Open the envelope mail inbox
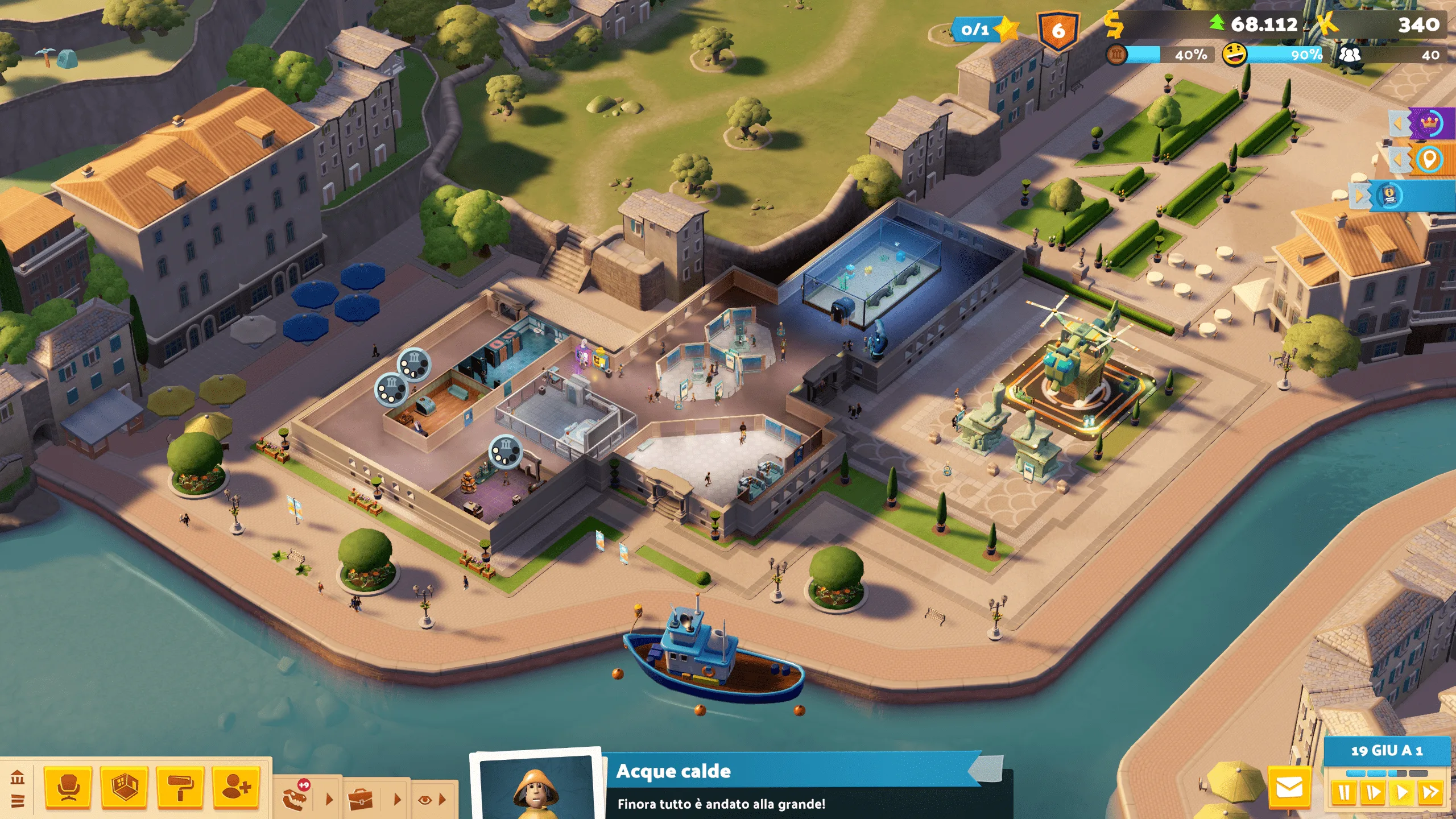1456x819 pixels. pyautogui.click(x=1289, y=788)
